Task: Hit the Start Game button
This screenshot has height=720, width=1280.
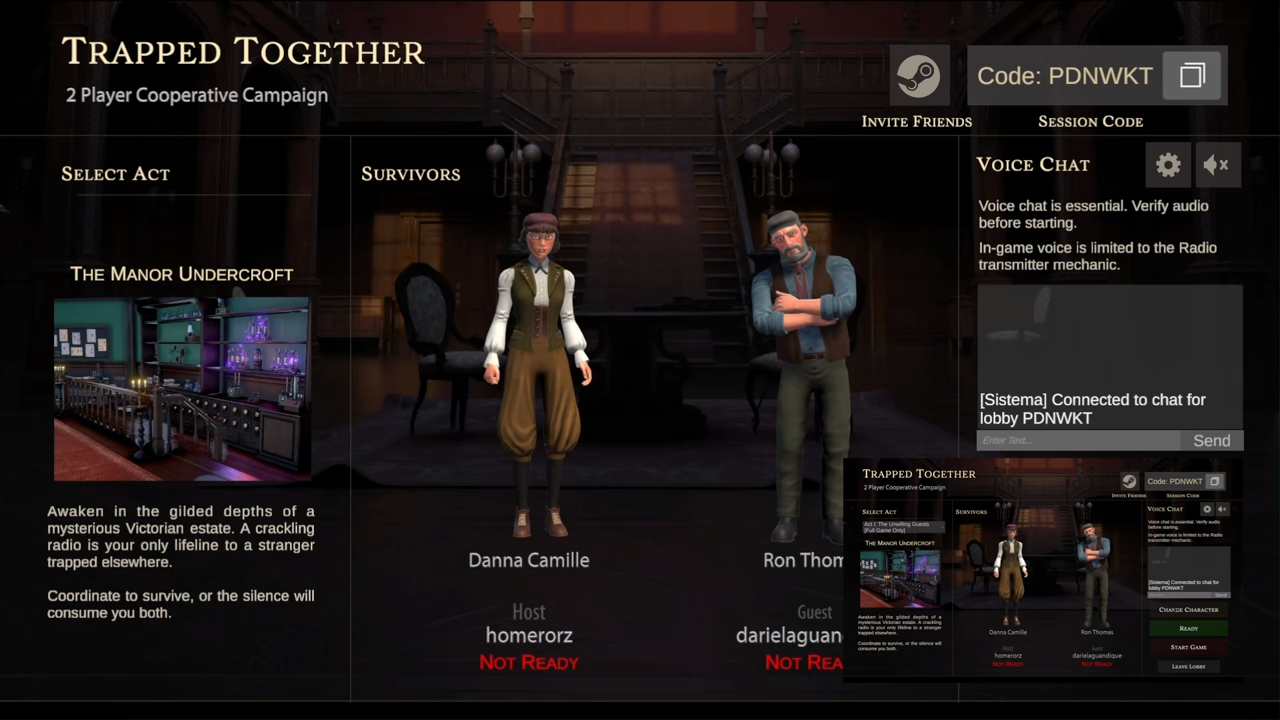Action: [1188, 647]
